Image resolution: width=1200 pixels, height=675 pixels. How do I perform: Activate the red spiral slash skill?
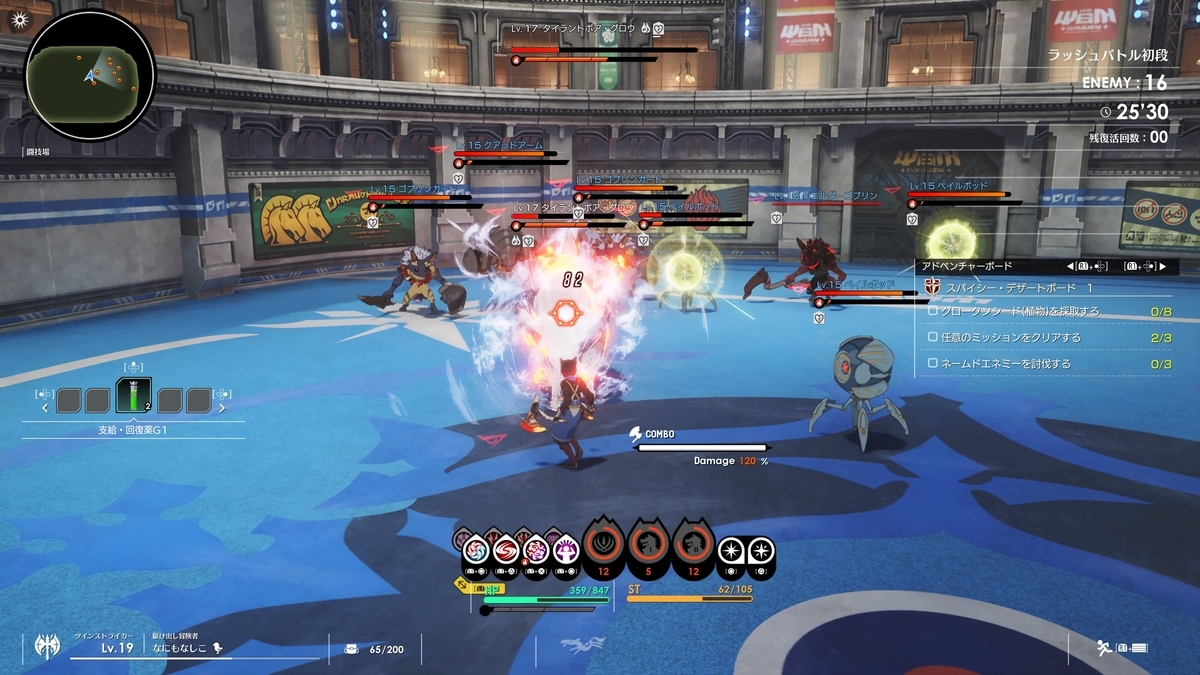(506, 550)
